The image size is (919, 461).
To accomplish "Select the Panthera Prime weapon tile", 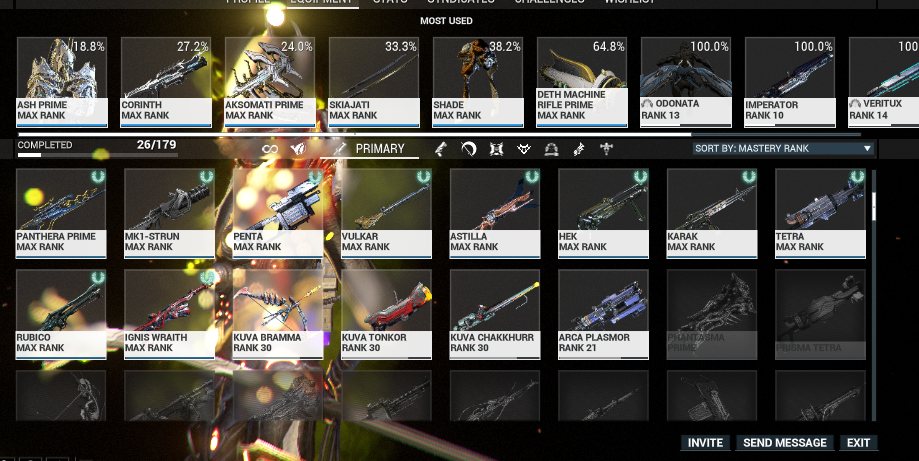I will tap(61, 212).
